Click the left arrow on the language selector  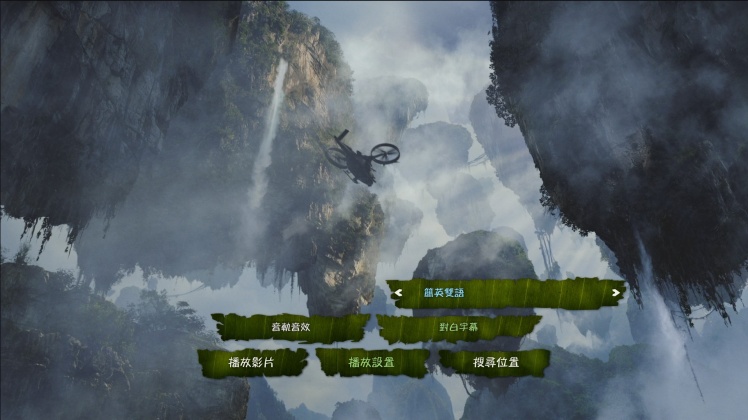399,293
